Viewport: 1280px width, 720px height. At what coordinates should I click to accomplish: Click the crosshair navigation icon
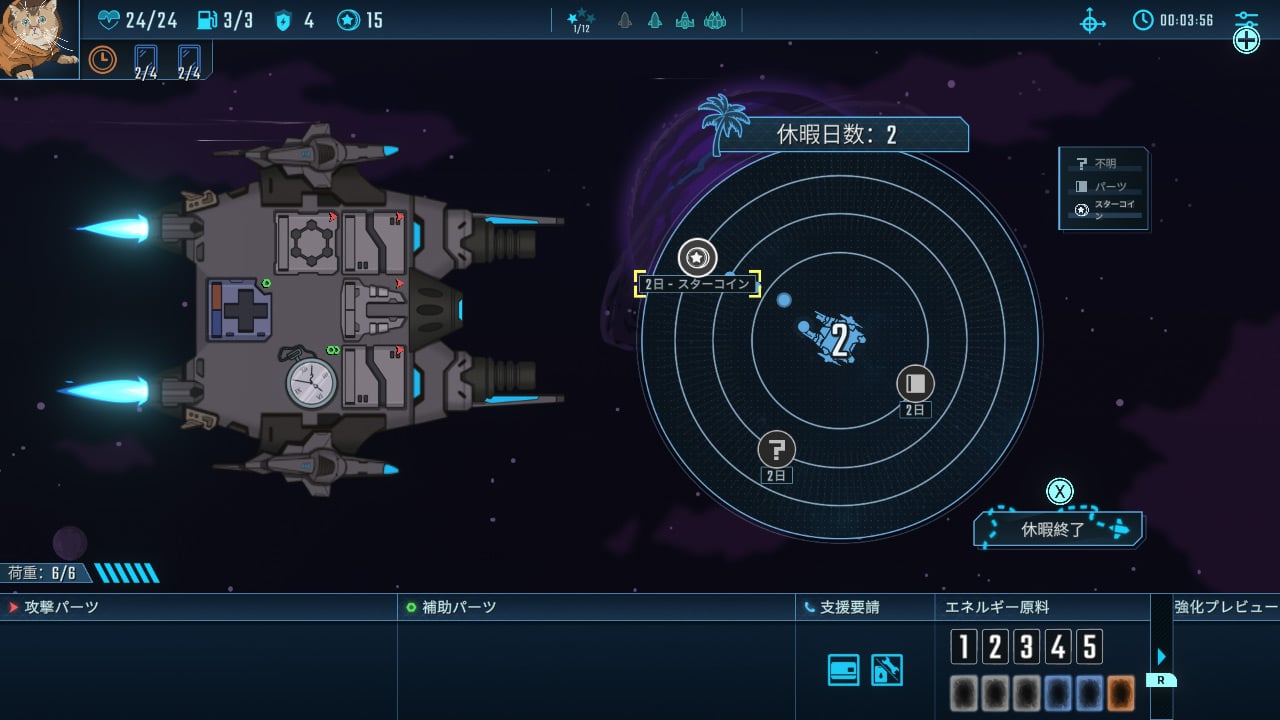1093,20
